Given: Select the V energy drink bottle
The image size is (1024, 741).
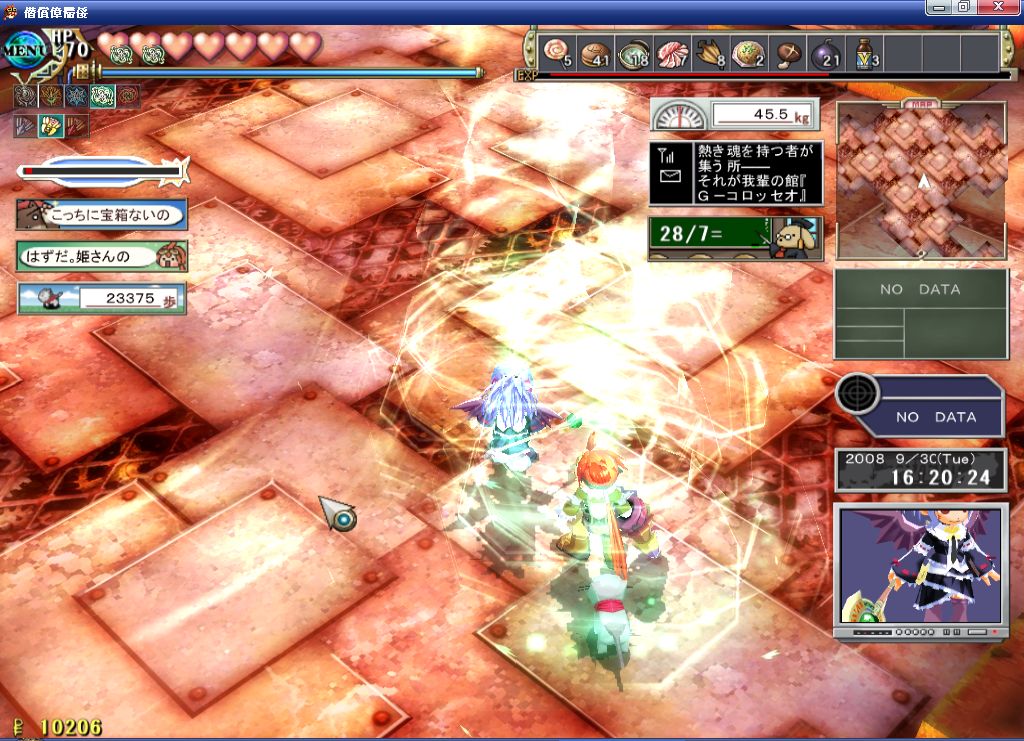Looking at the screenshot, I should click(864, 52).
